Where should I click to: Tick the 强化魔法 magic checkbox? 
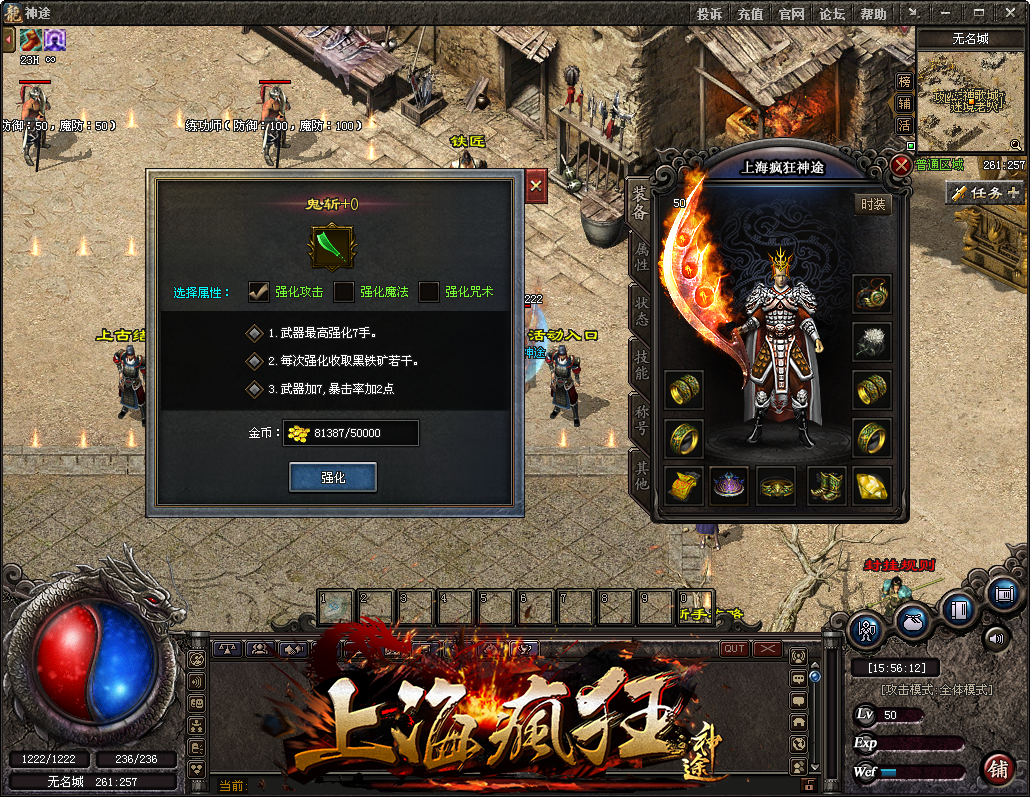[x=343, y=292]
